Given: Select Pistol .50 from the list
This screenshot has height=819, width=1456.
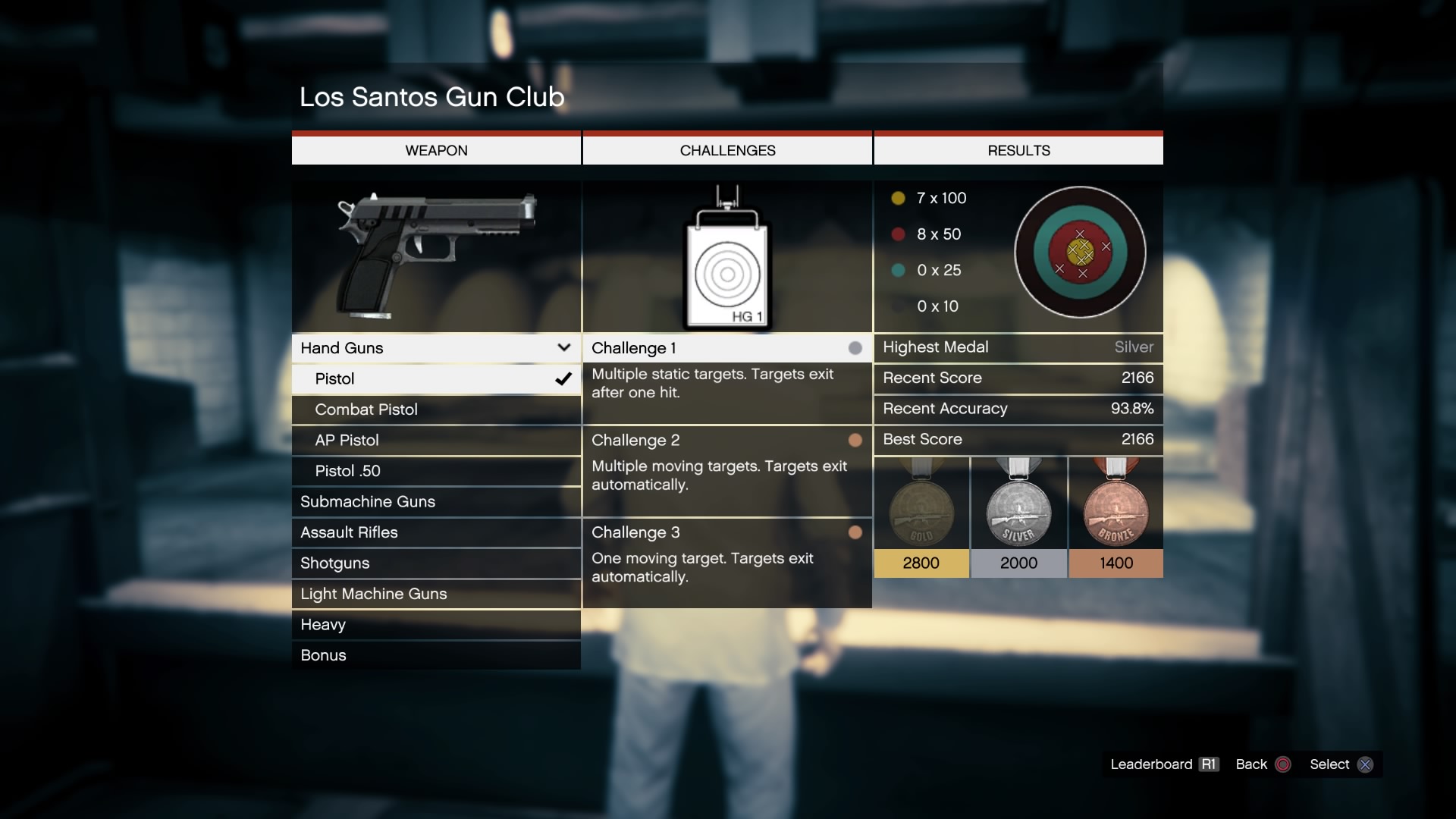Looking at the screenshot, I should (435, 471).
